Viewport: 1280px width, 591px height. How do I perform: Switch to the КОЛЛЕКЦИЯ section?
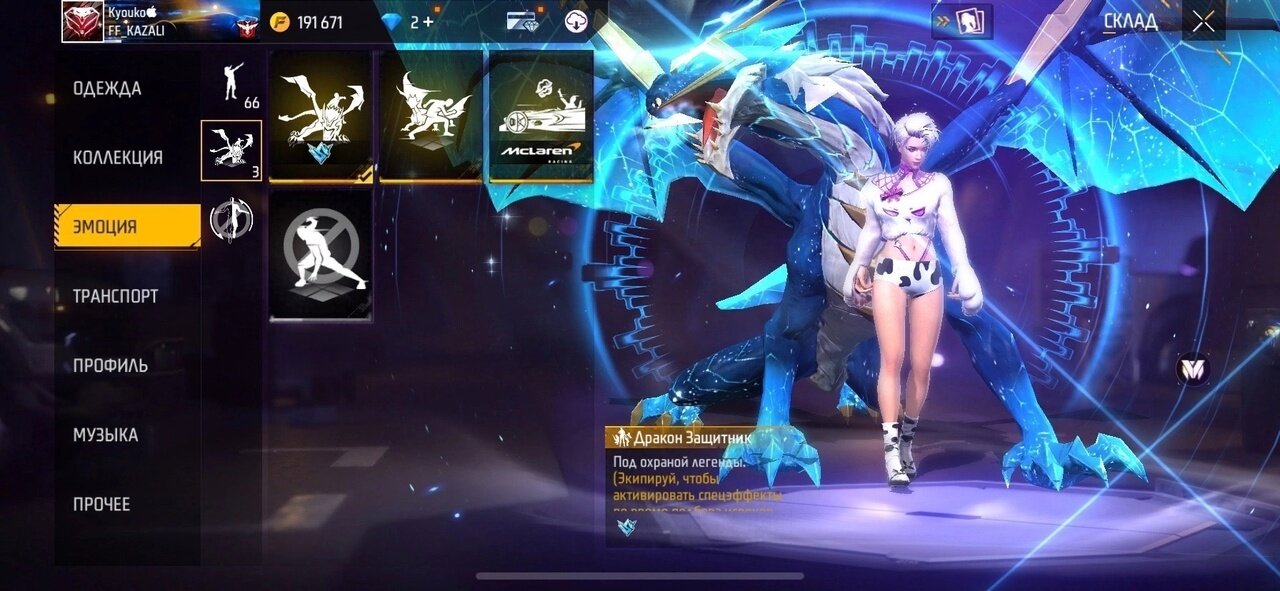118,158
